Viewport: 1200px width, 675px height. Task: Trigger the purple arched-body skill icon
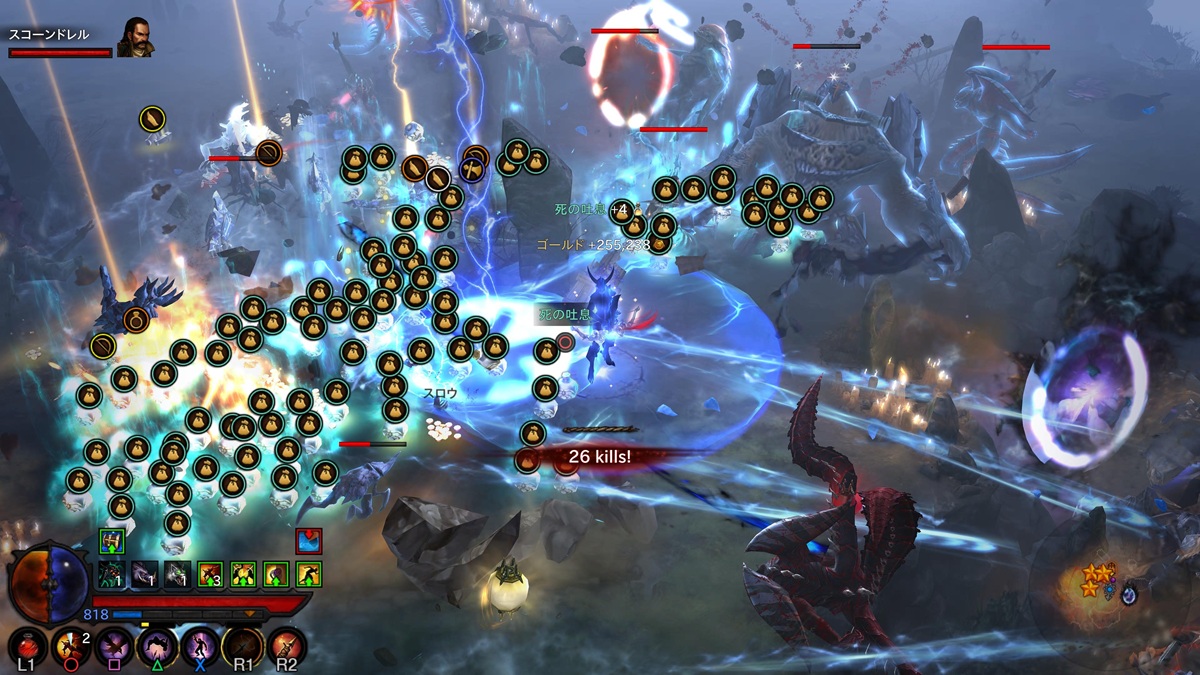pos(157,646)
